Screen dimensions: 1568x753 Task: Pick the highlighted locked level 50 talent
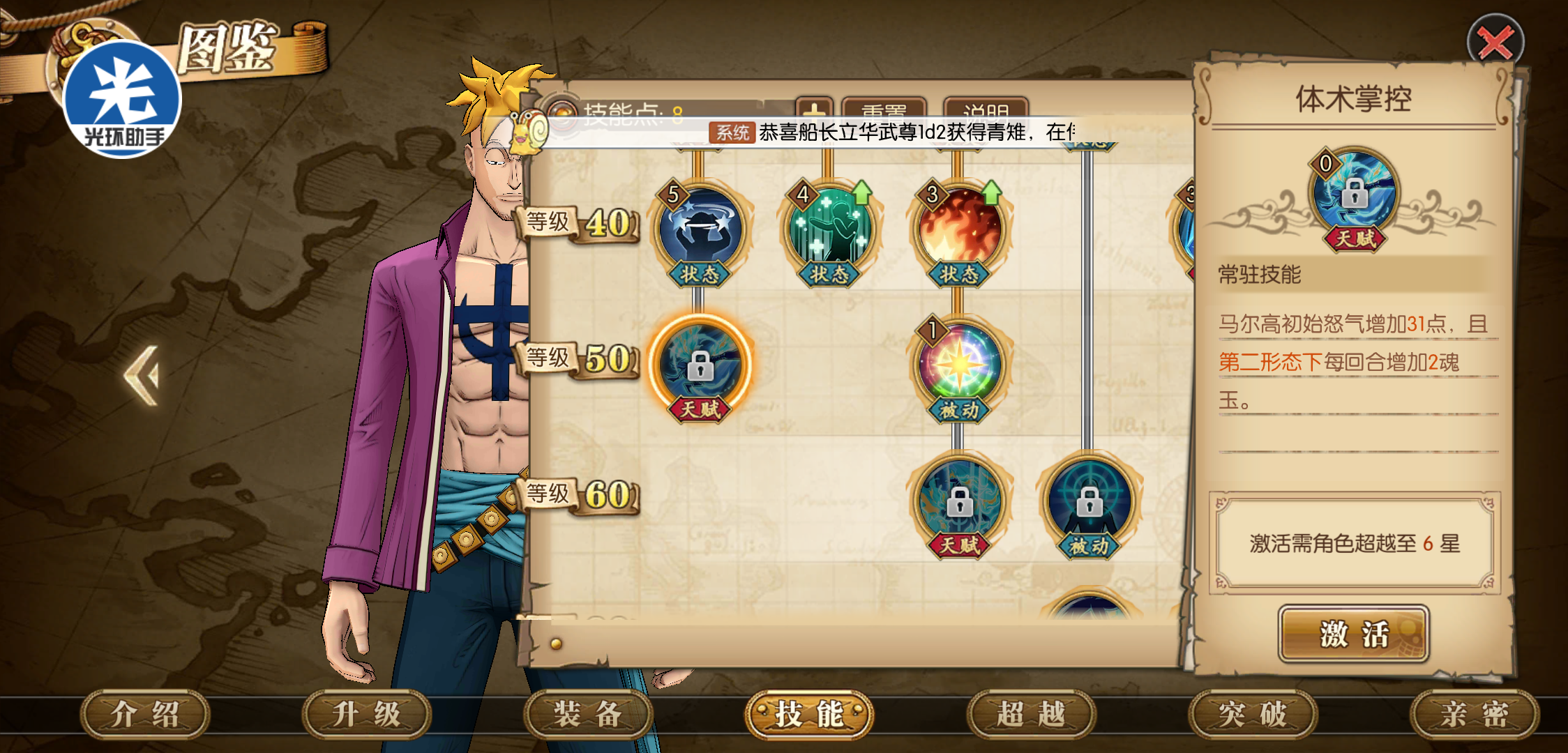(x=700, y=365)
